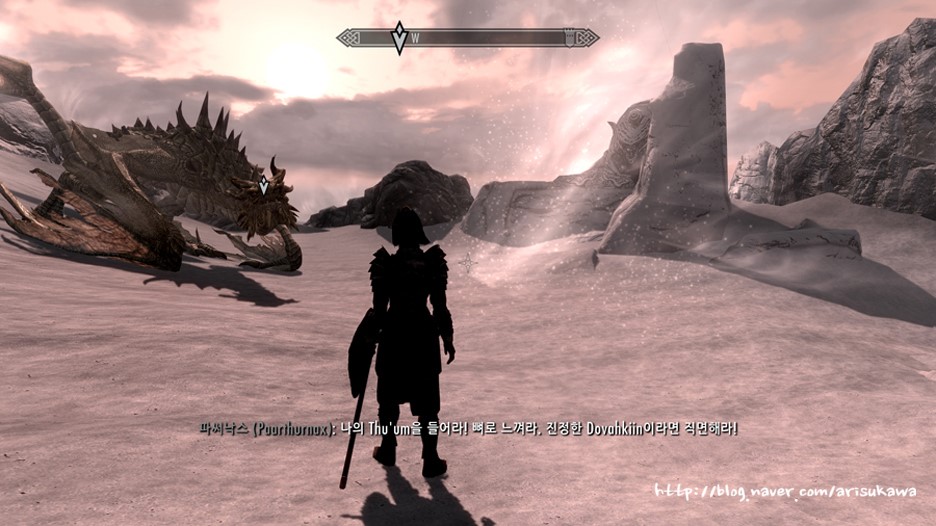Image resolution: width=936 pixels, height=526 pixels.
Task: Click the floating quest marker over Paarthurnax
Action: (x=264, y=185)
